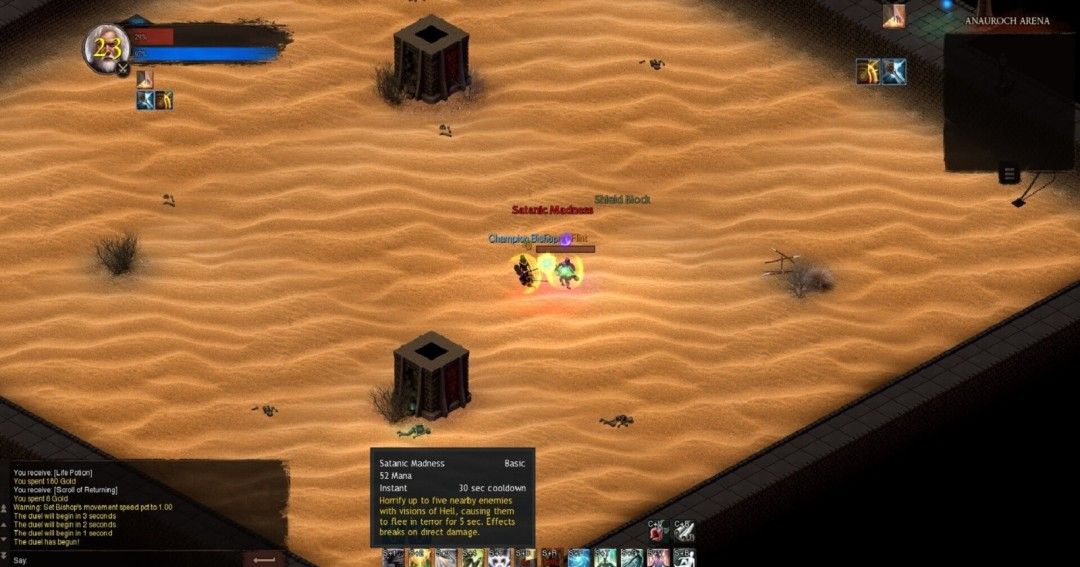Select the foot status icon near the arena title
The height and width of the screenshot is (567, 1080).
point(894,15)
